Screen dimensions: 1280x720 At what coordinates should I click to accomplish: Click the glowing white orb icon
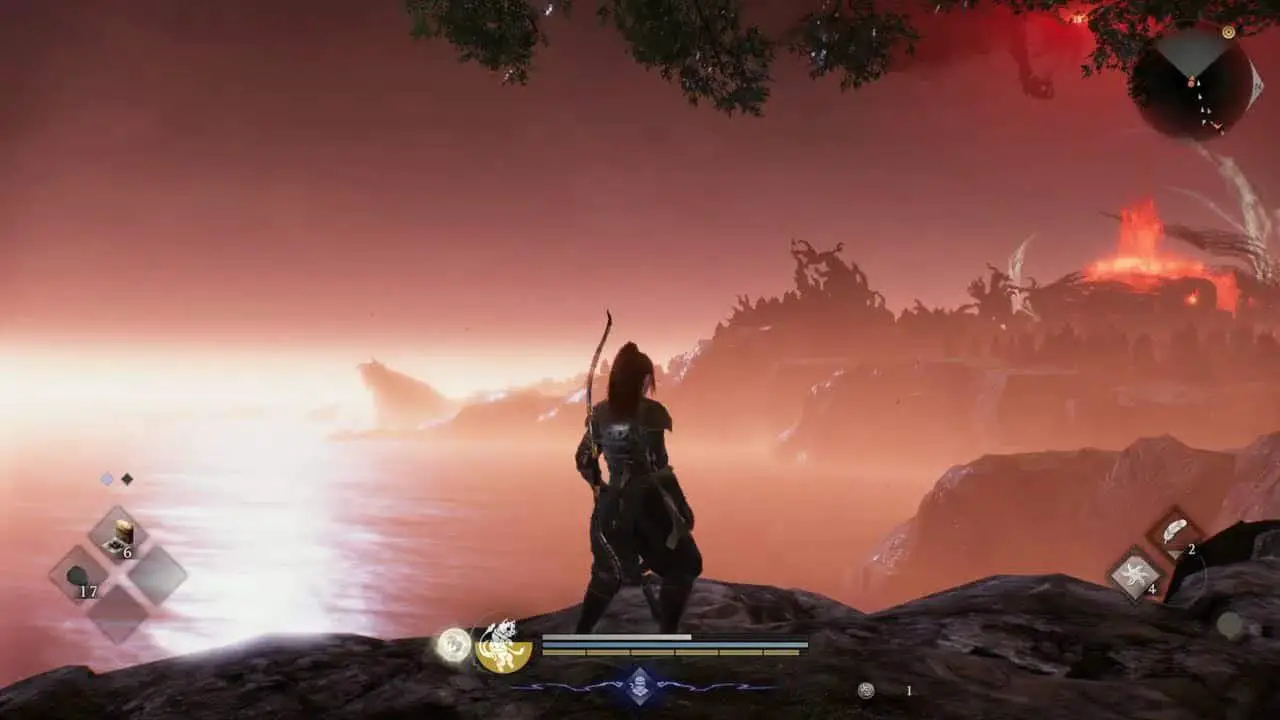[x=454, y=645]
